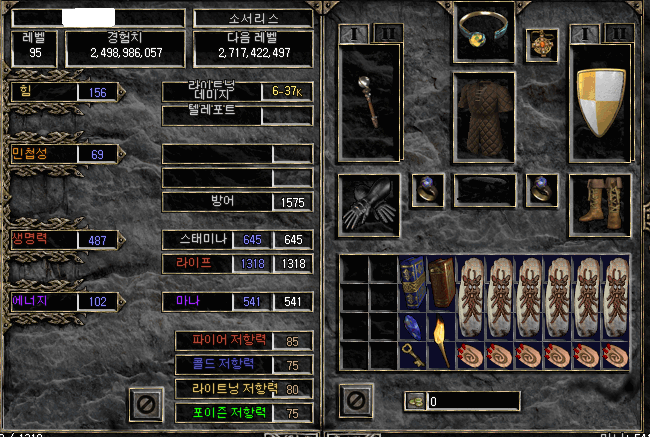
Task: Select the ring next to the gloves
Action: click(428, 189)
